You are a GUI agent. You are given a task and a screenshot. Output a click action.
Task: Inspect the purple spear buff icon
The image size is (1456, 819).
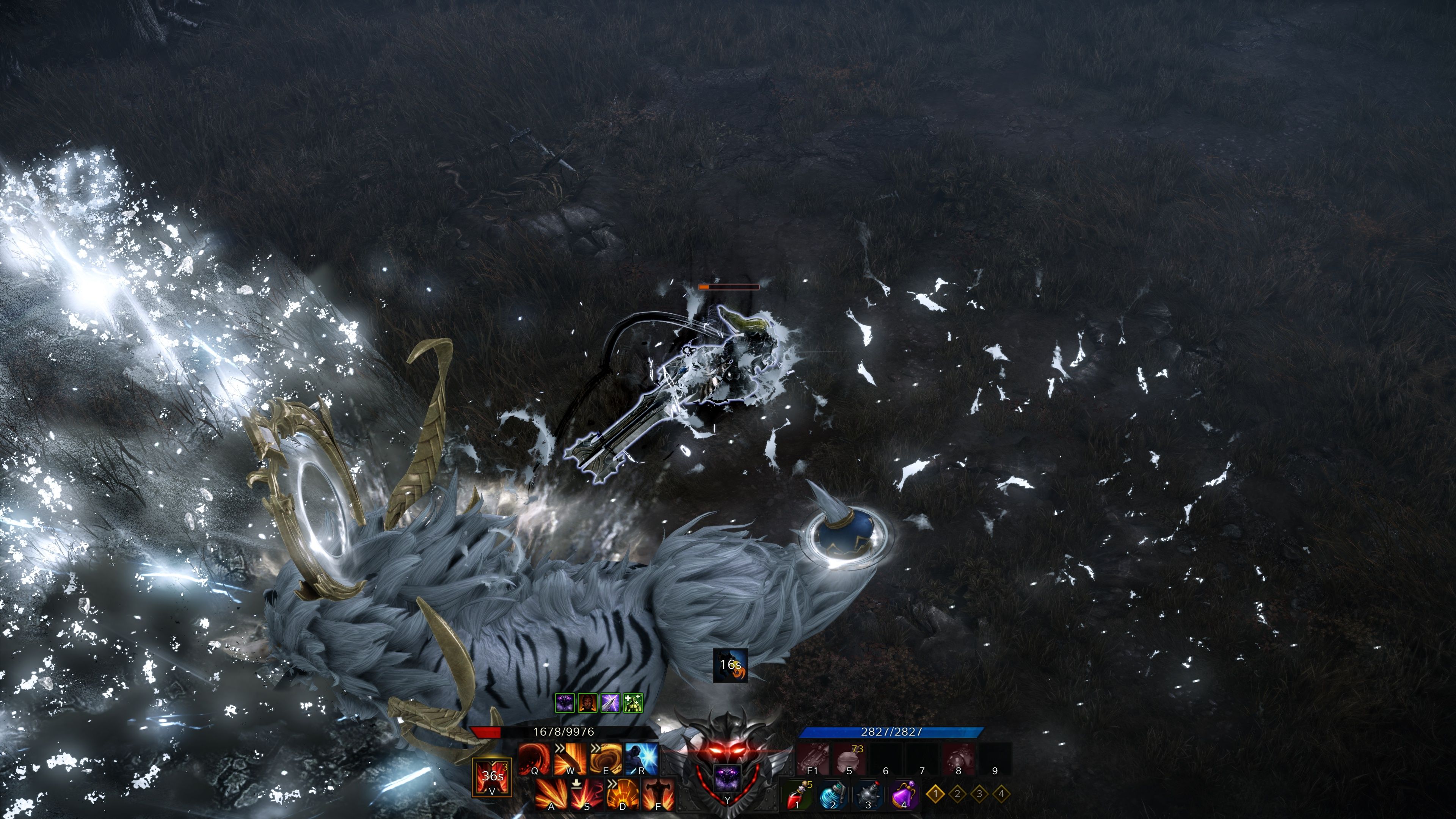(610, 703)
